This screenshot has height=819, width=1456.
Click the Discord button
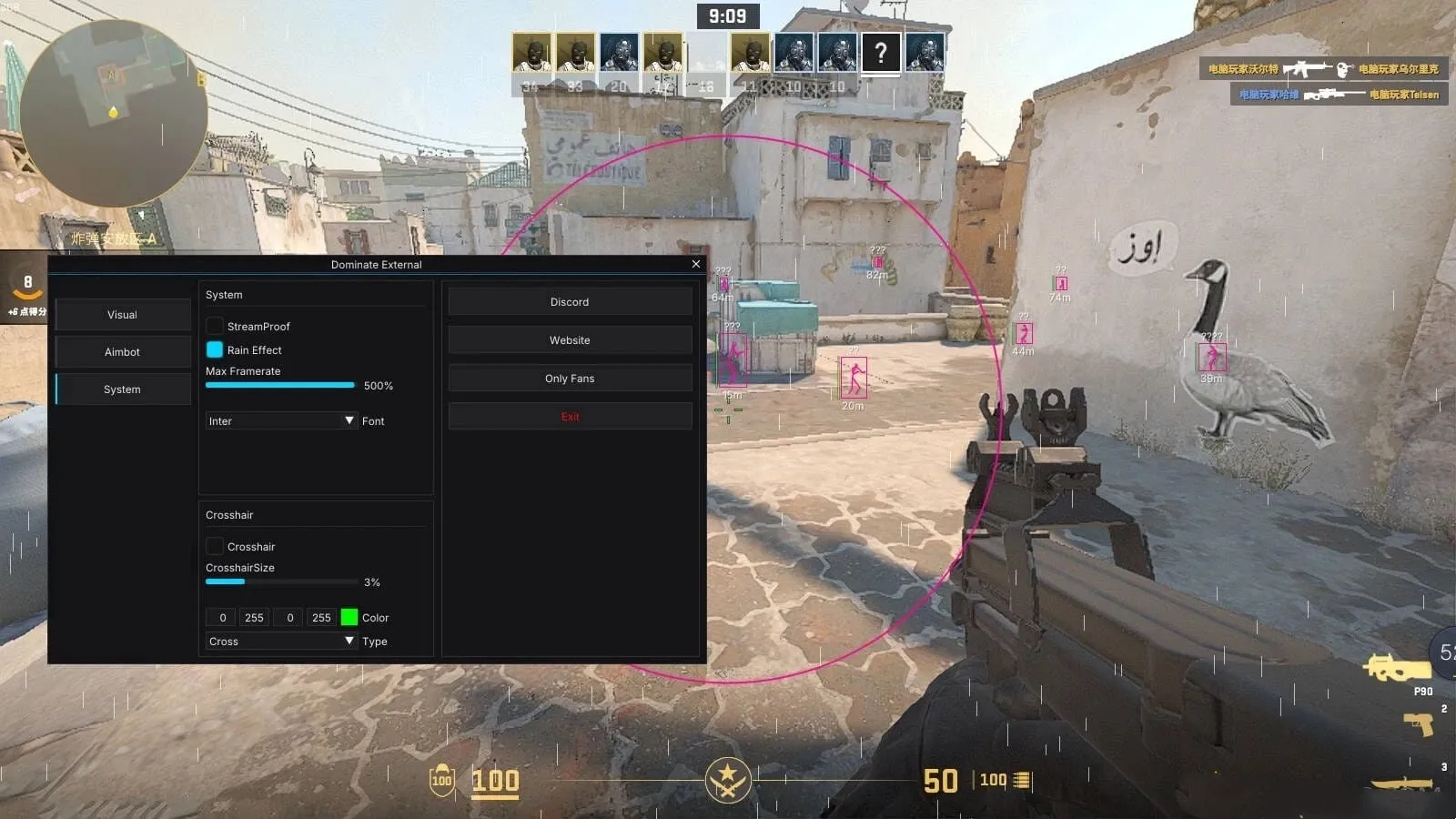[570, 301]
